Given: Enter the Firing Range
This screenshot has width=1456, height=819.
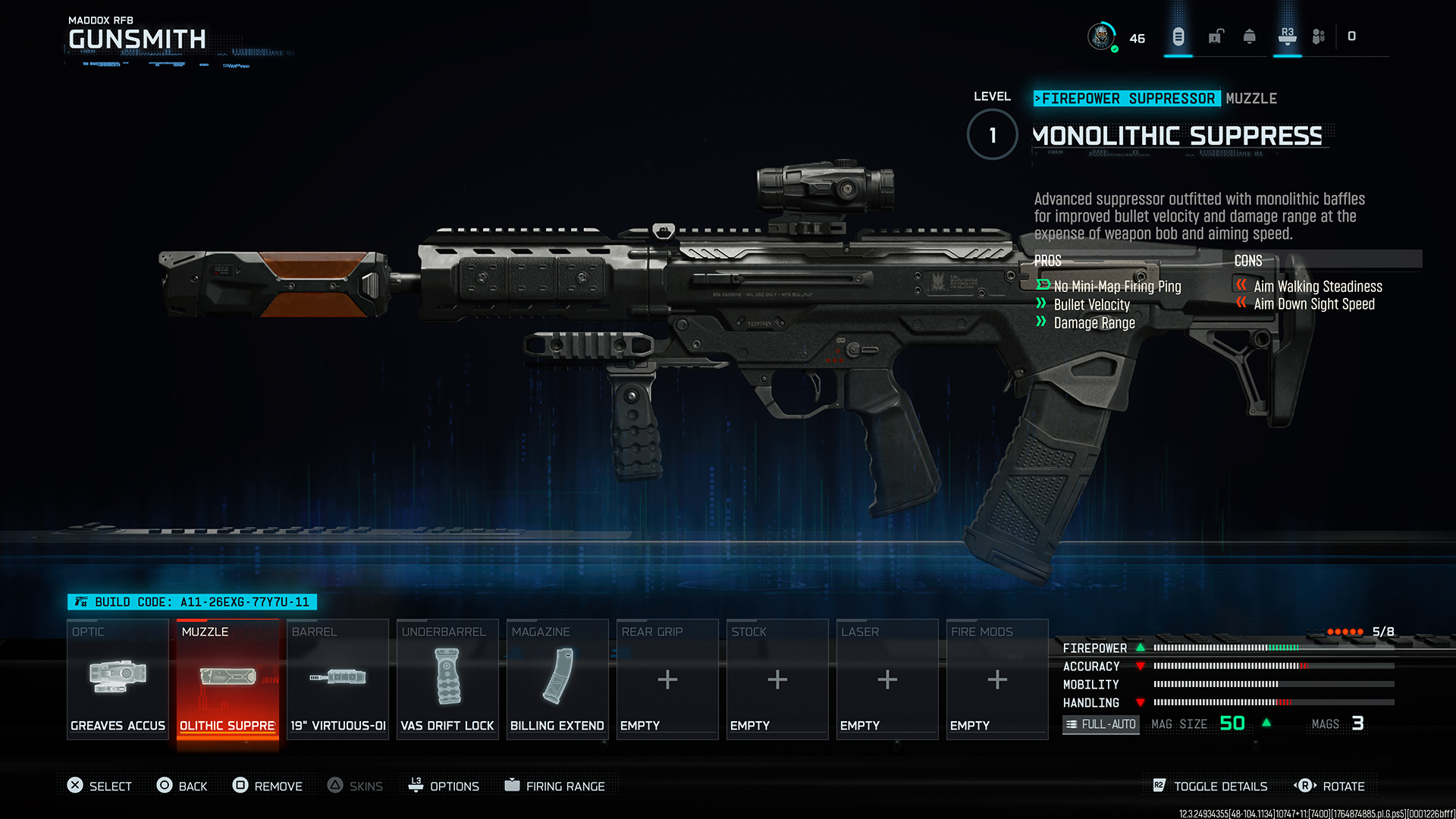Looking at the screenshot, I should [555, 786].
